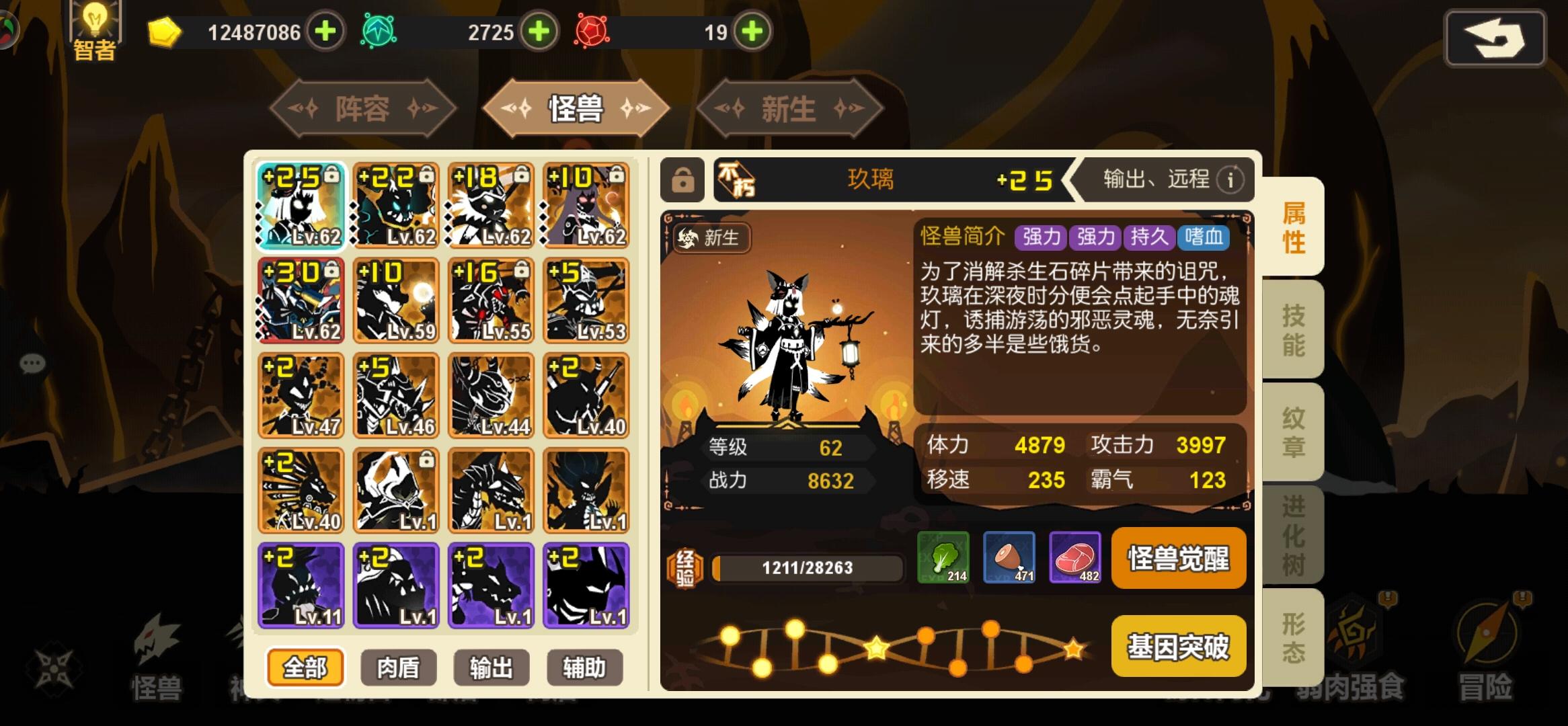Toggle the lock on the Lv.62 +25 monster card
This screenshot has width=1568, height=726.
(330, 173)
